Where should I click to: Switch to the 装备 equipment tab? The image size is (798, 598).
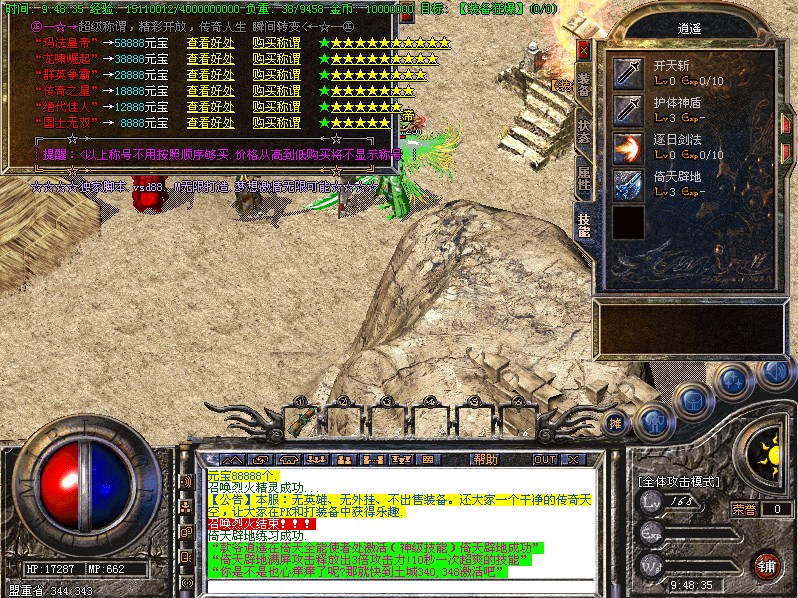pos(584,84)
